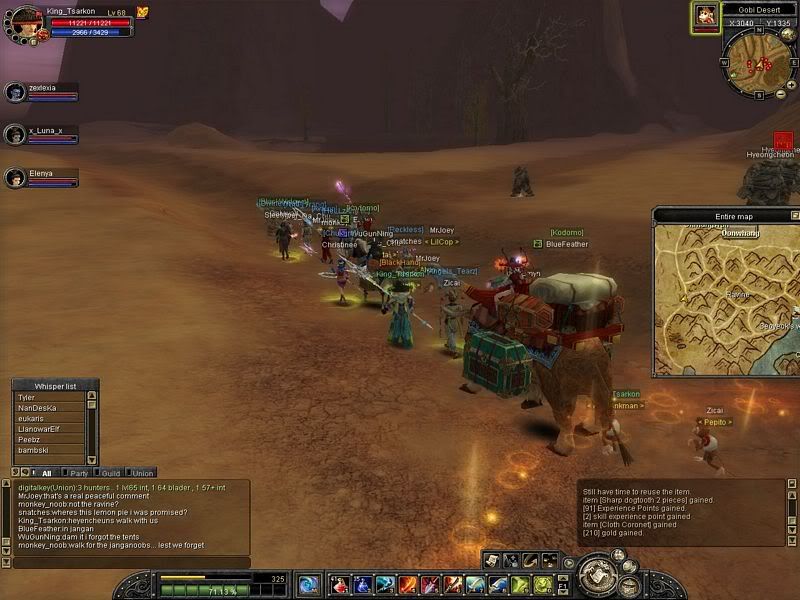
Task: Zoom out the minimap with minus button
Action: click(780, 94)
